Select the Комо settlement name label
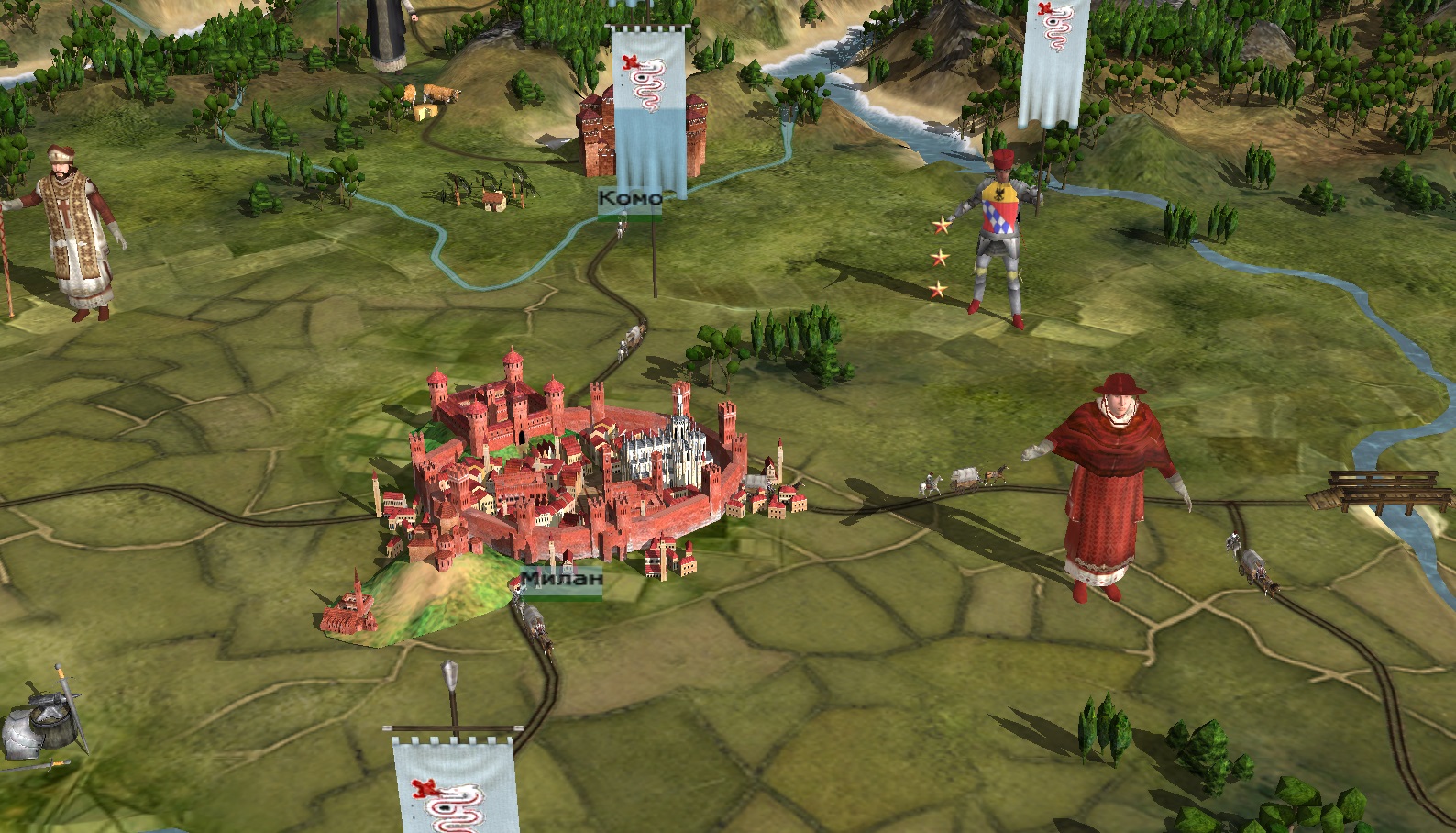This screenshot has width=1456, height=833. pos(629,198)
